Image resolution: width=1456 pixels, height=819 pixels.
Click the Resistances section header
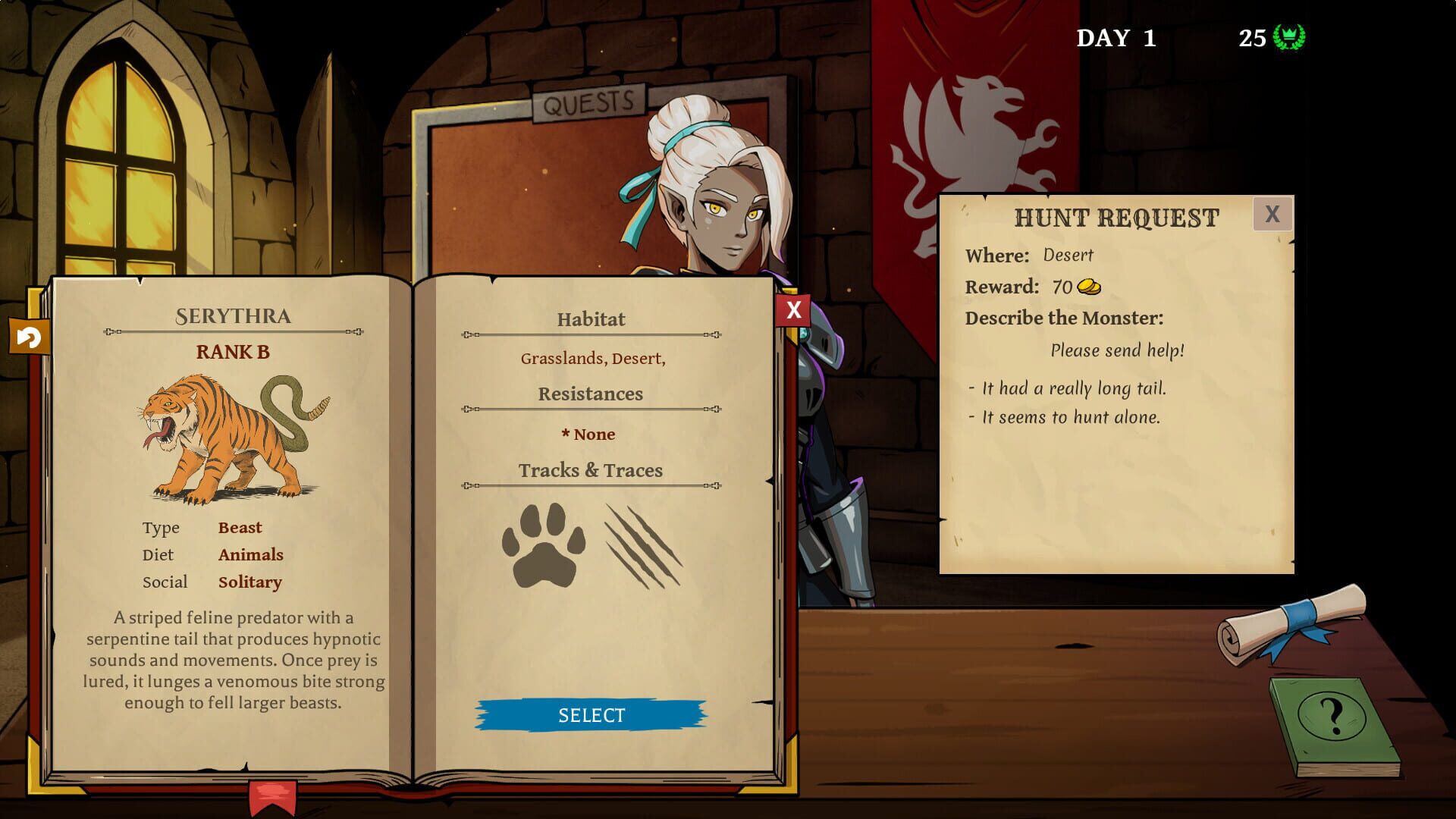[x=590, y=394]
